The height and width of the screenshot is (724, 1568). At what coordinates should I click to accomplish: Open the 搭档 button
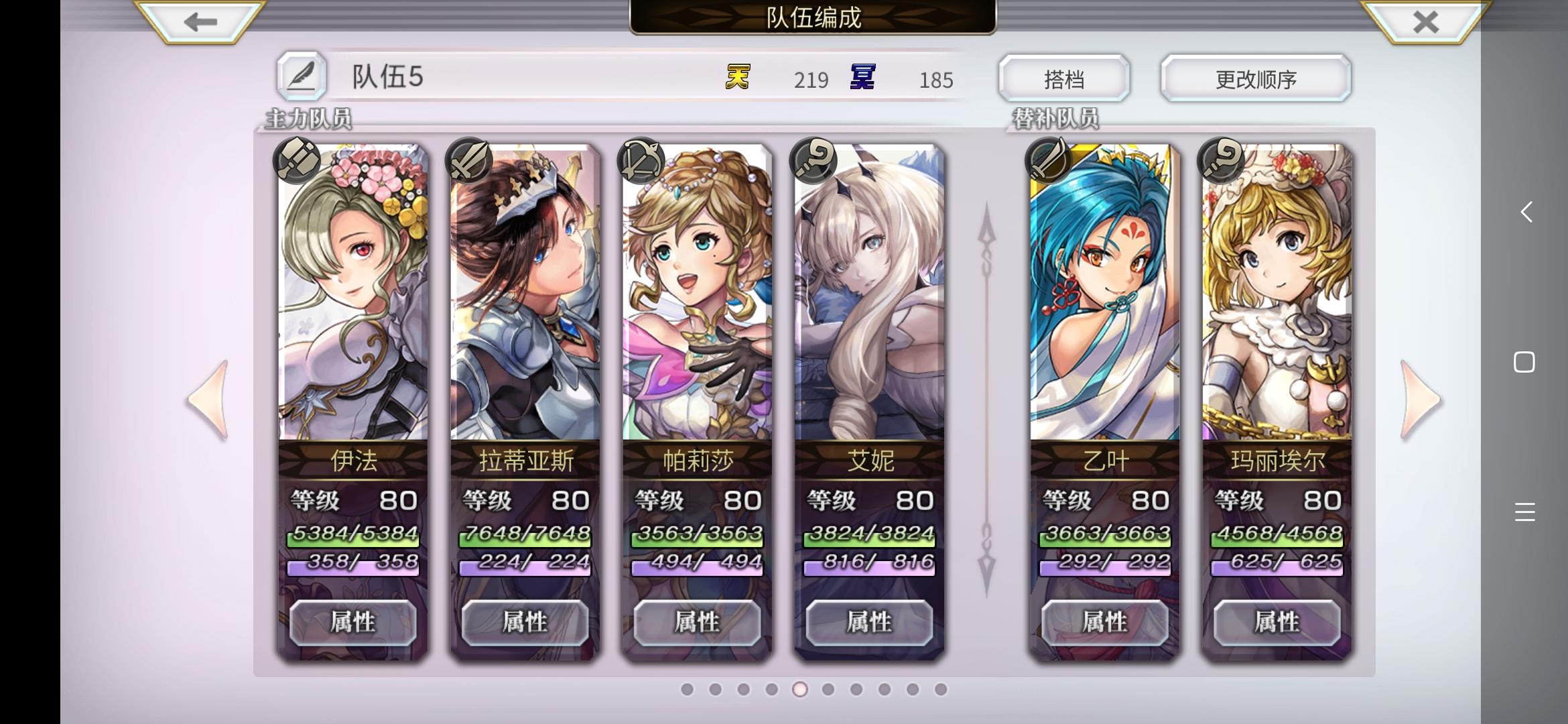(1063, 78)
